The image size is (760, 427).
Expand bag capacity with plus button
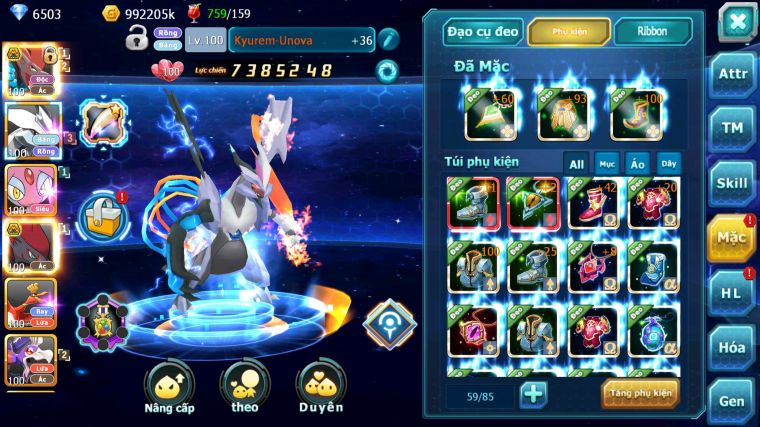(x=533, y=394)
